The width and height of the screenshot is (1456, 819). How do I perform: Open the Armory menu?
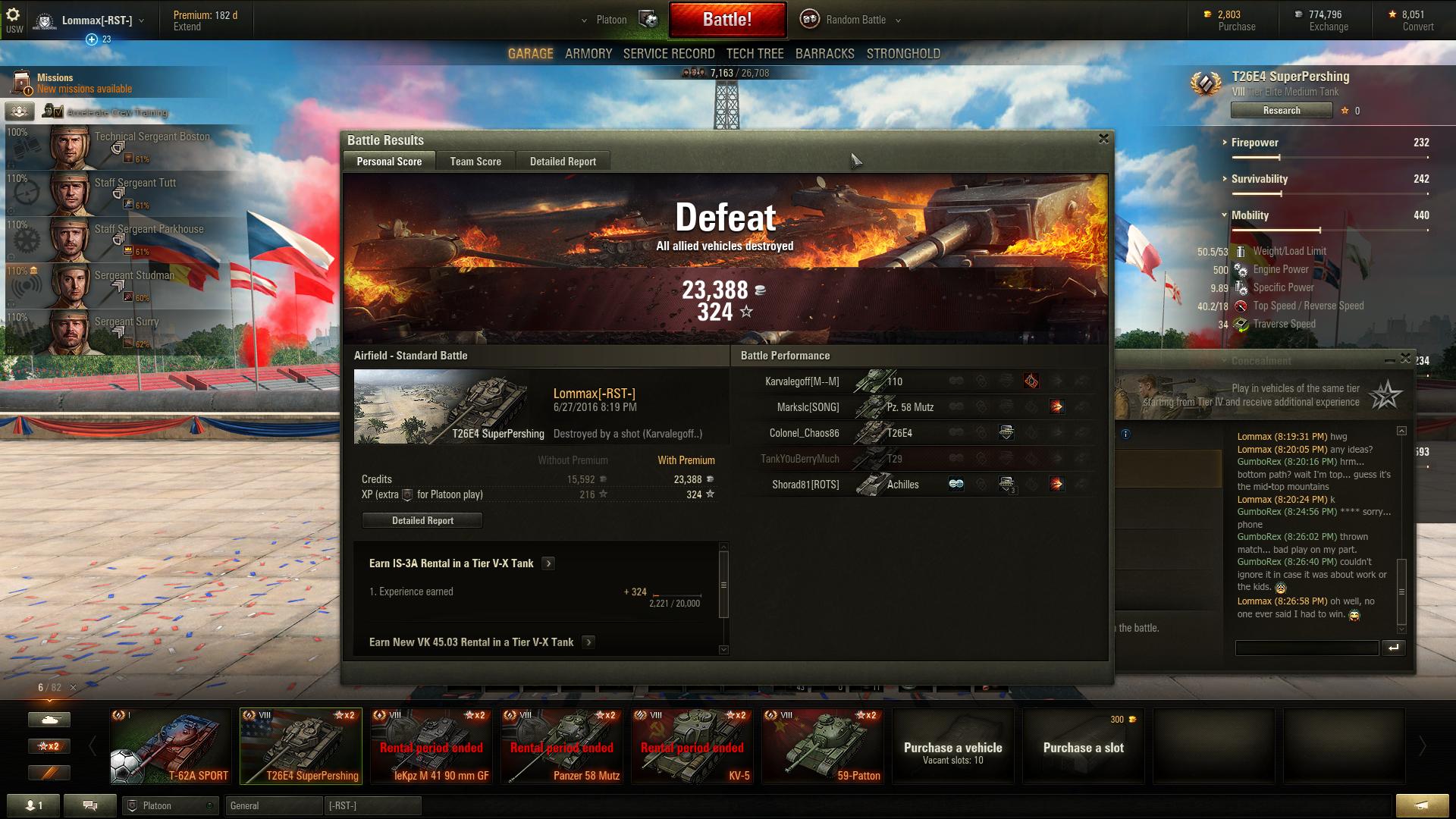pyautogui.click(x=588, y=54)
